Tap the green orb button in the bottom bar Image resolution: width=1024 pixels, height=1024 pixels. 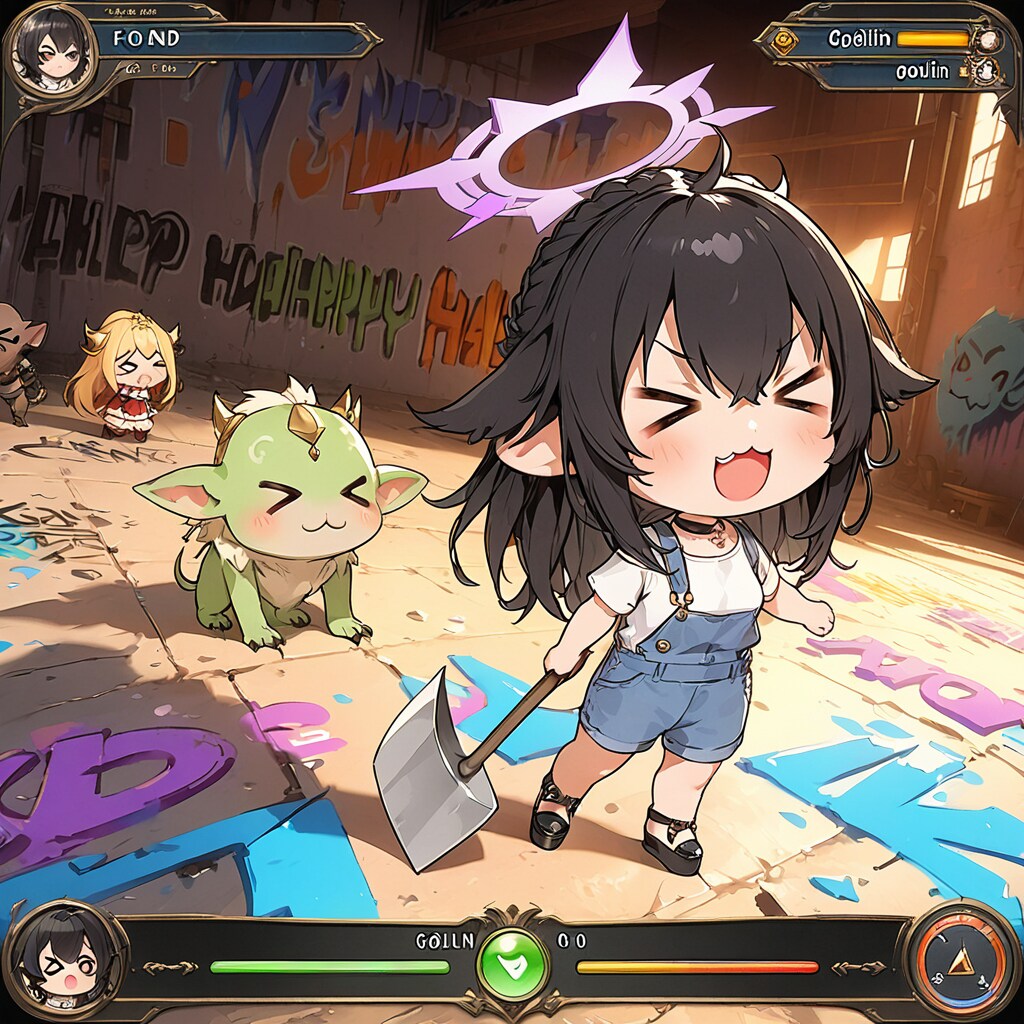pyautogui.click(x=511, y=966)
